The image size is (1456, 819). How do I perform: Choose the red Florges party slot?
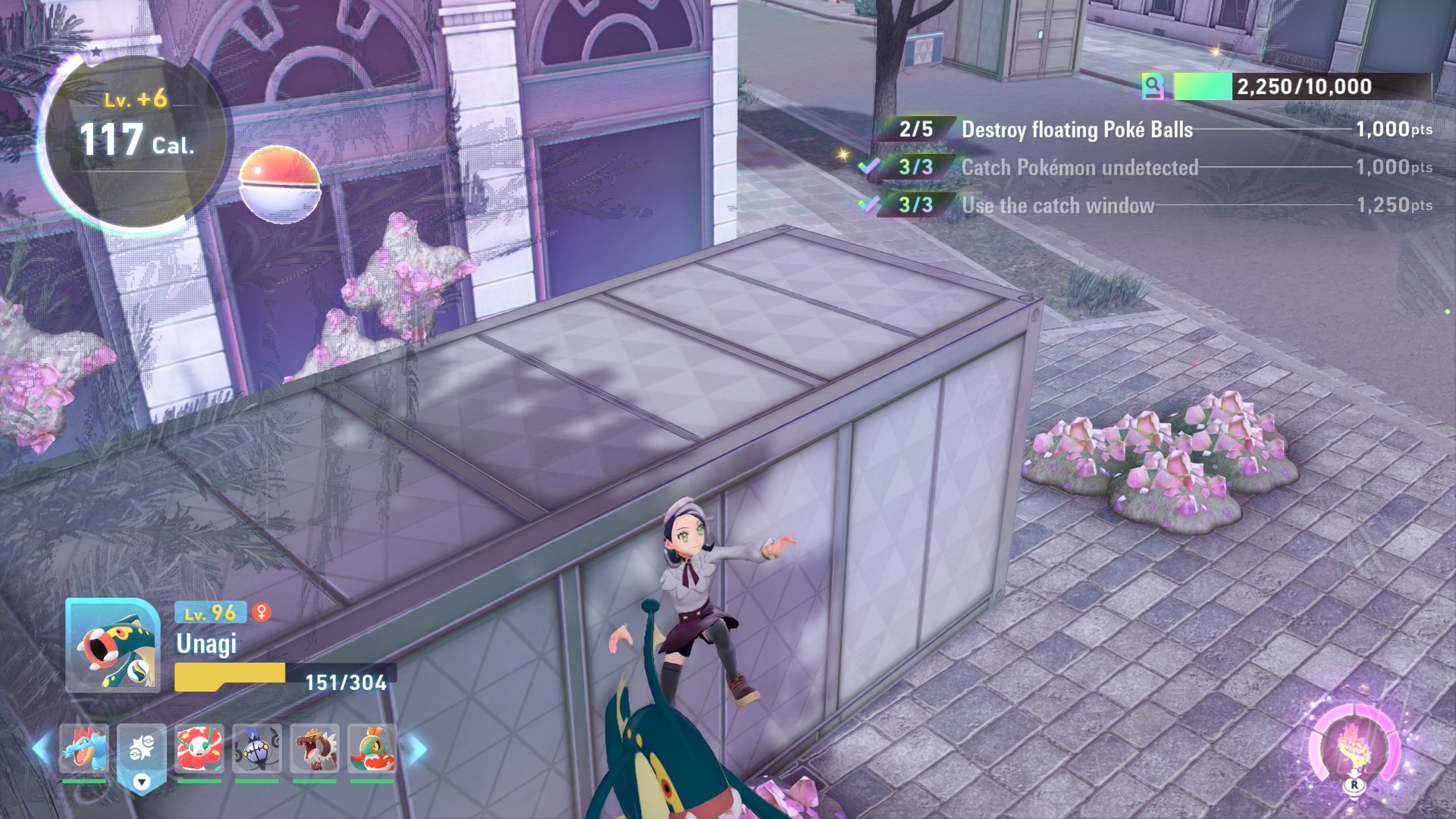pos(199,749)
